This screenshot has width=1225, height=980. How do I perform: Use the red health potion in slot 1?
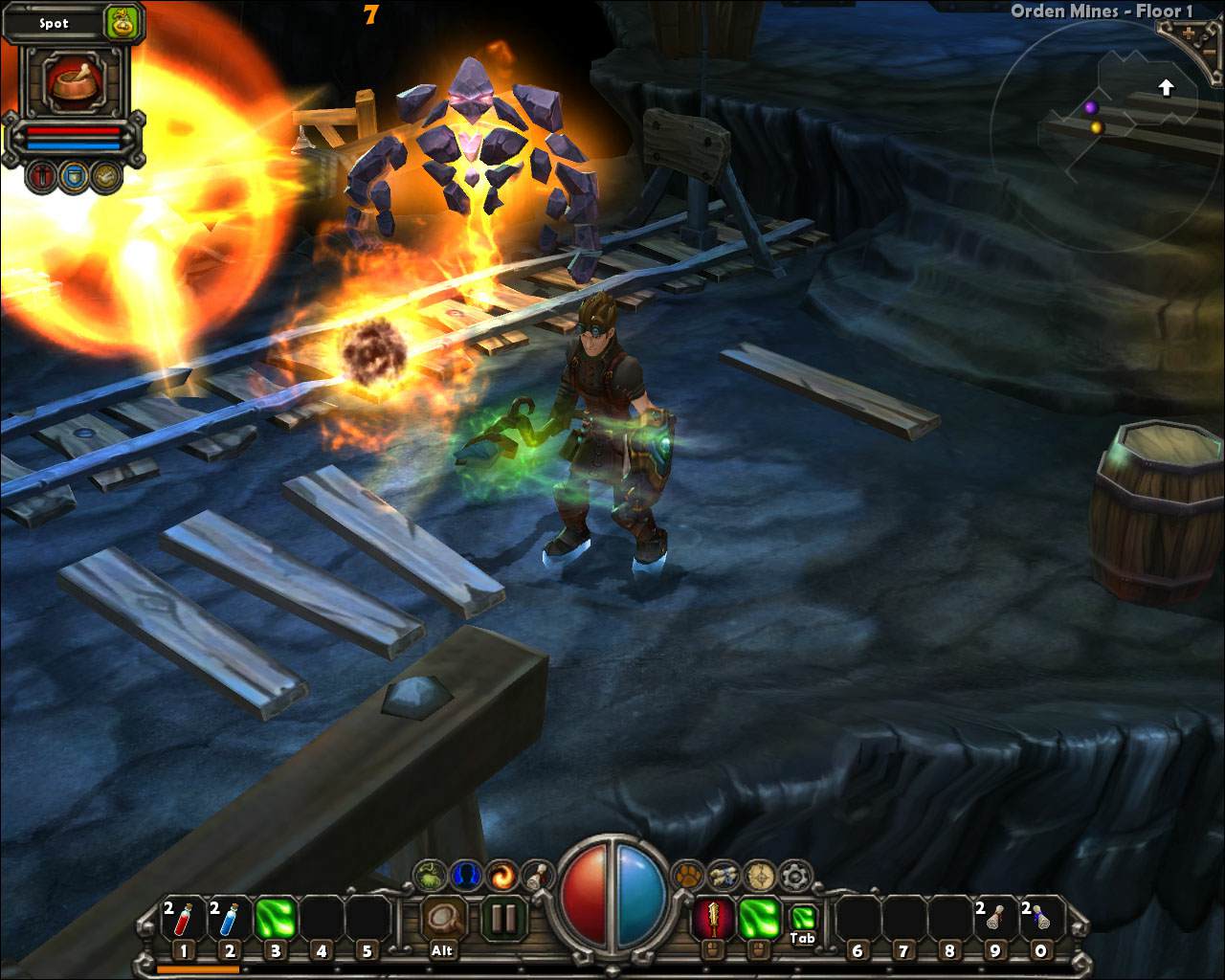[x=183, y=921]
